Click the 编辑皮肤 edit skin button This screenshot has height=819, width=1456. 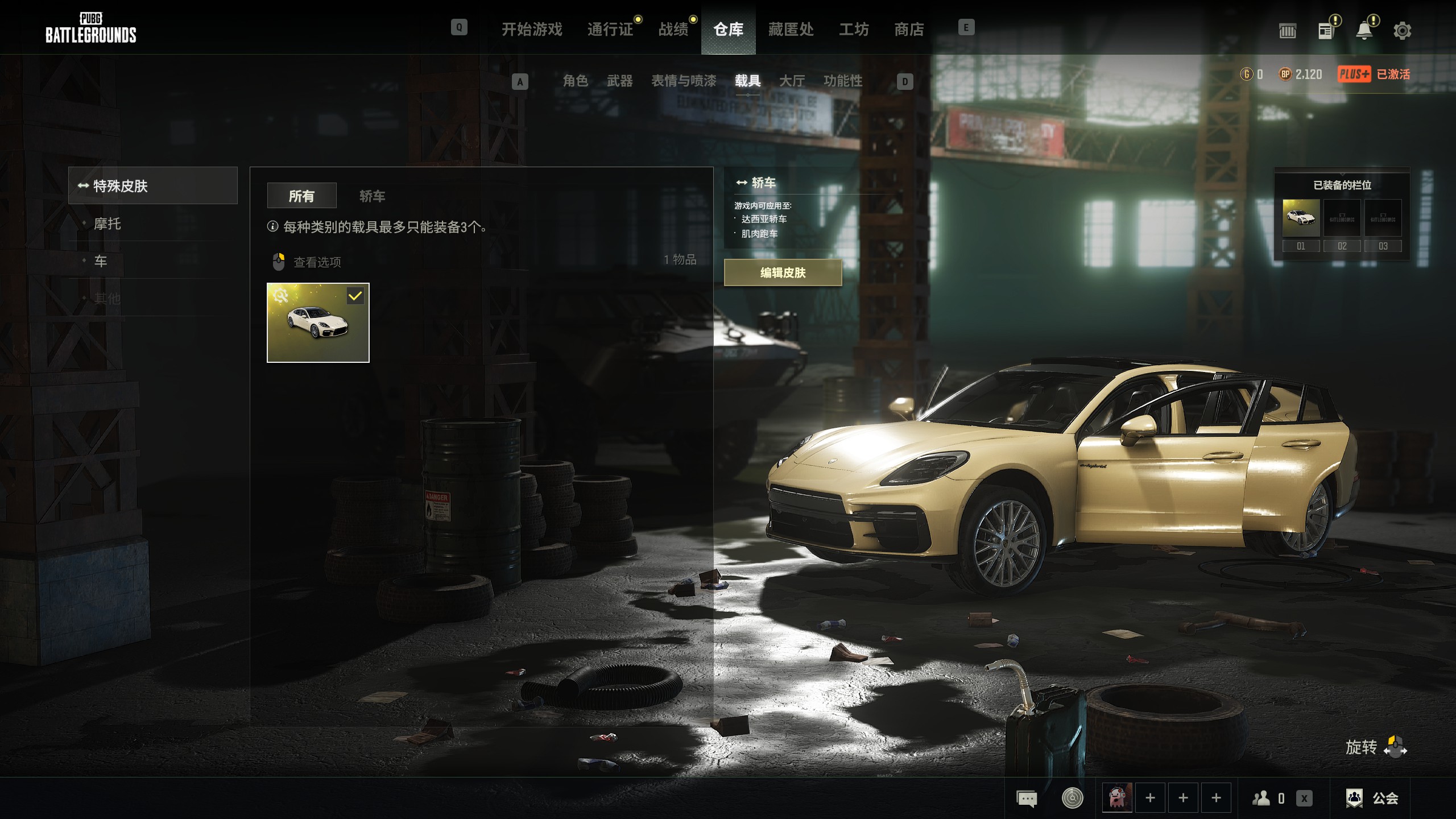pyautogui.click(x=783, y=272)
